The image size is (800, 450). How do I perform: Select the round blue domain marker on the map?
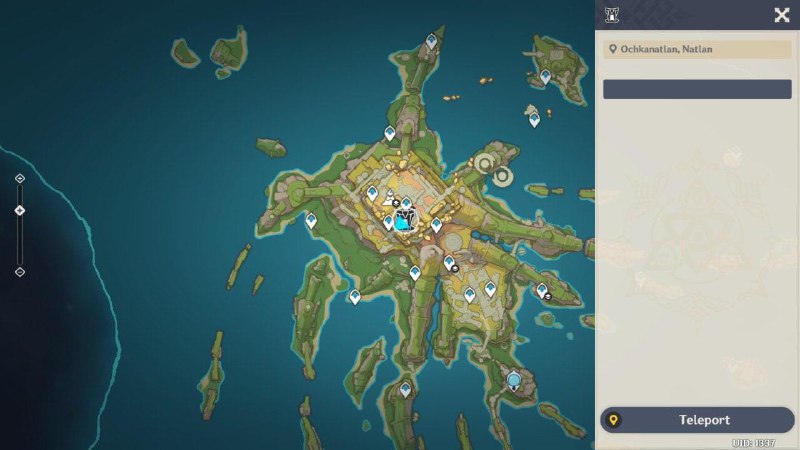(514, 380)
